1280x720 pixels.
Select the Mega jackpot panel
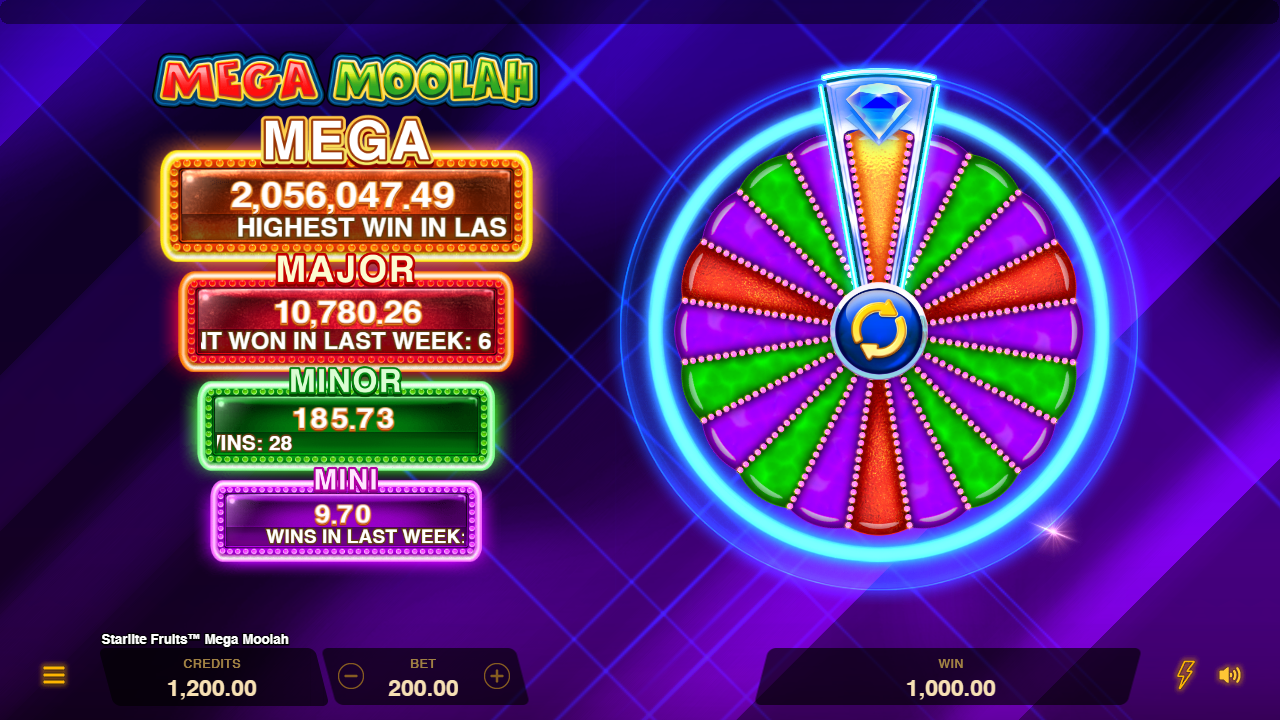(346, 207)
